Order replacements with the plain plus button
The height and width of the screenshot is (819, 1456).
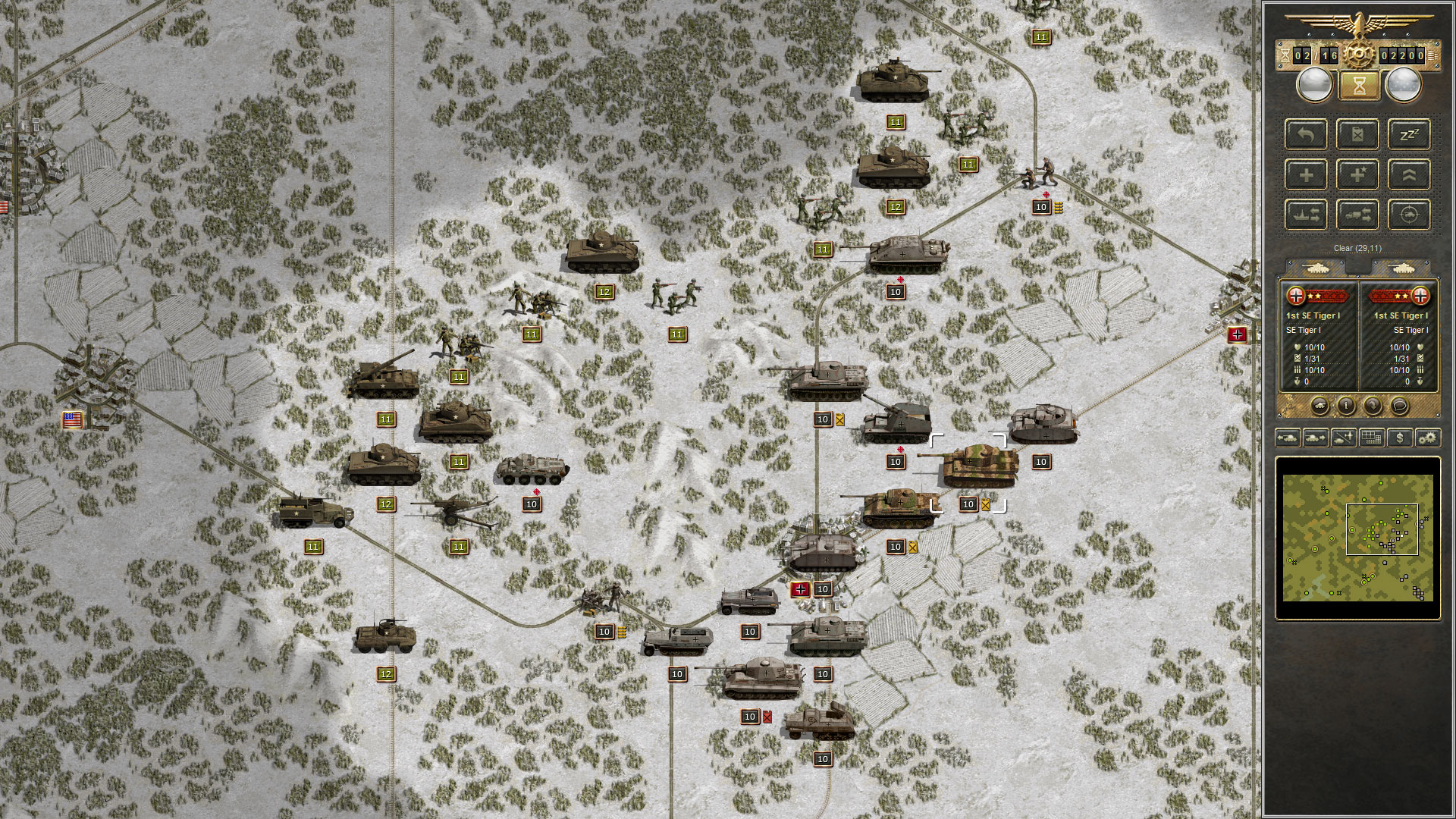tap(1306, 175)
